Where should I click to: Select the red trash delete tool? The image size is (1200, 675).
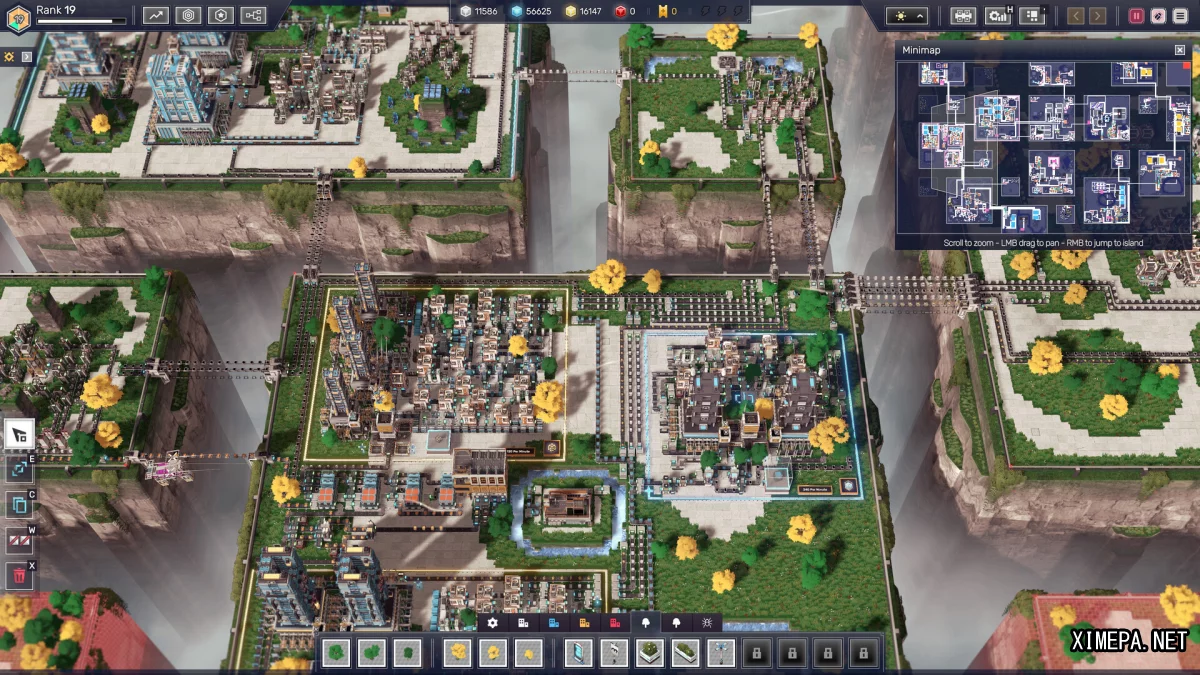click(x=19, y=575)
